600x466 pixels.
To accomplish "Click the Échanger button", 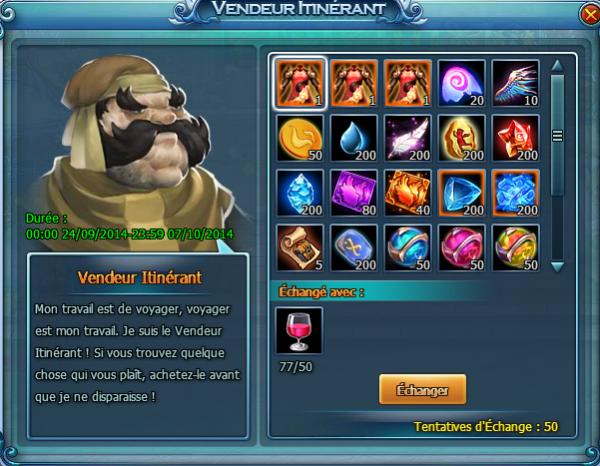I will 422,390.
